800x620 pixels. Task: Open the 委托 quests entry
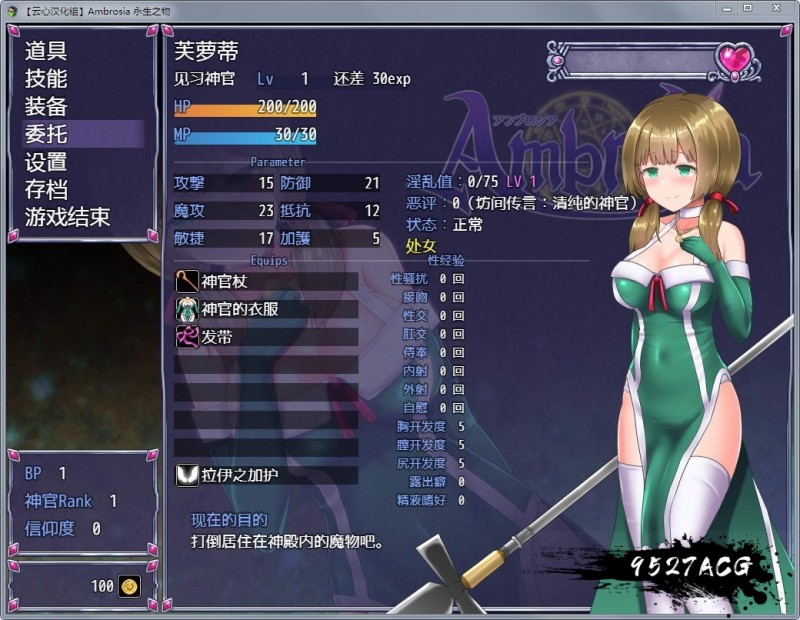point(47,133)
